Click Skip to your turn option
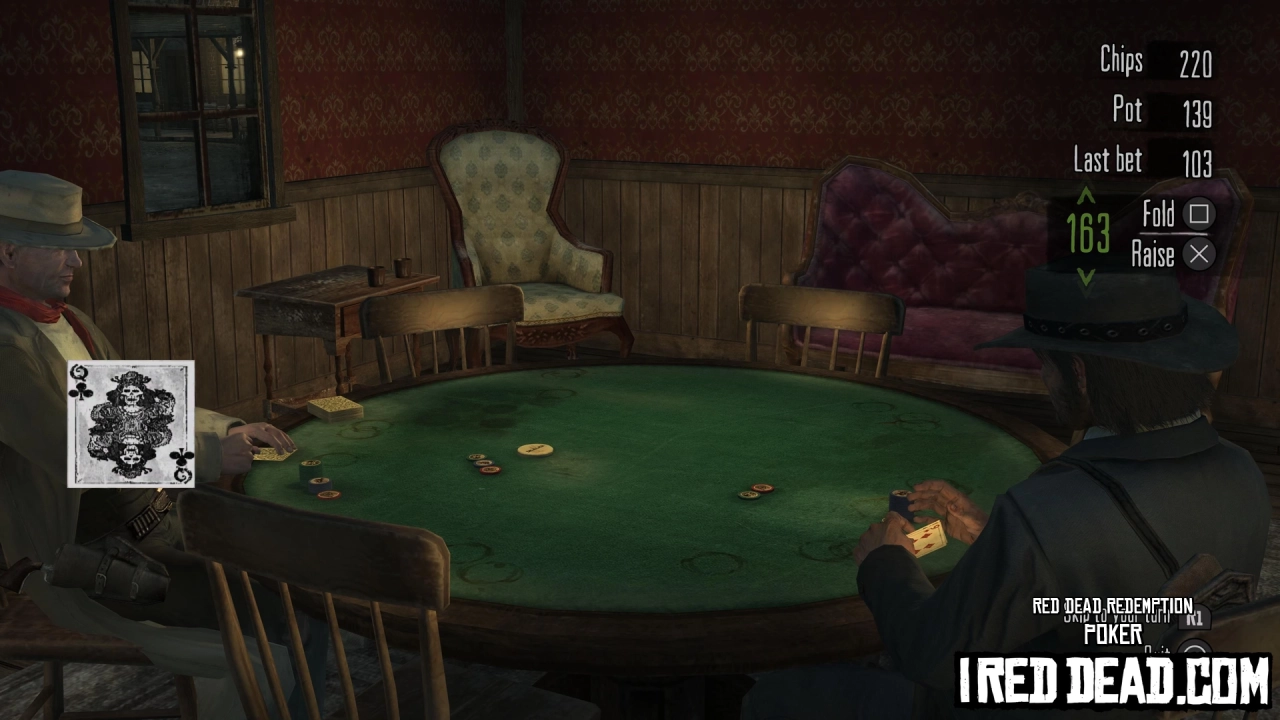 (1120, 618)
